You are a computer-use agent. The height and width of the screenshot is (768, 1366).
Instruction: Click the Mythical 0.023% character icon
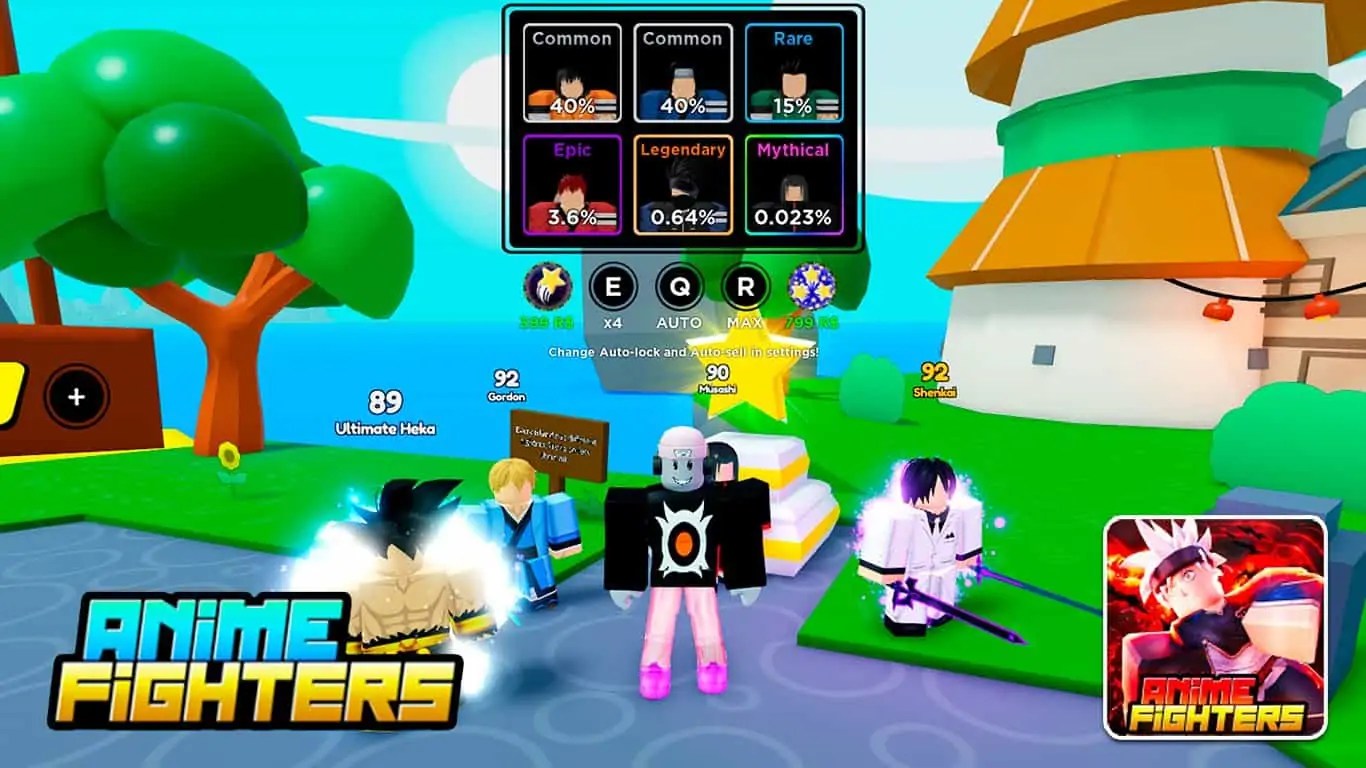coord(792,185)
